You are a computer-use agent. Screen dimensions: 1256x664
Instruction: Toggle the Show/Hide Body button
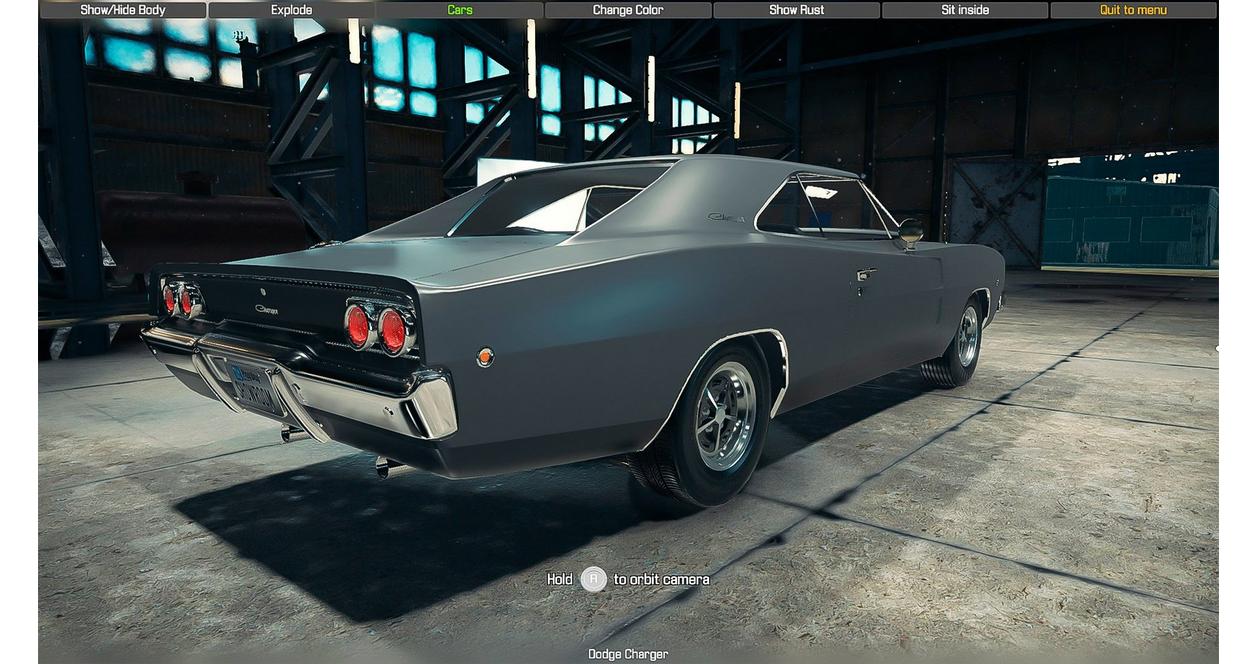[123, 10]
